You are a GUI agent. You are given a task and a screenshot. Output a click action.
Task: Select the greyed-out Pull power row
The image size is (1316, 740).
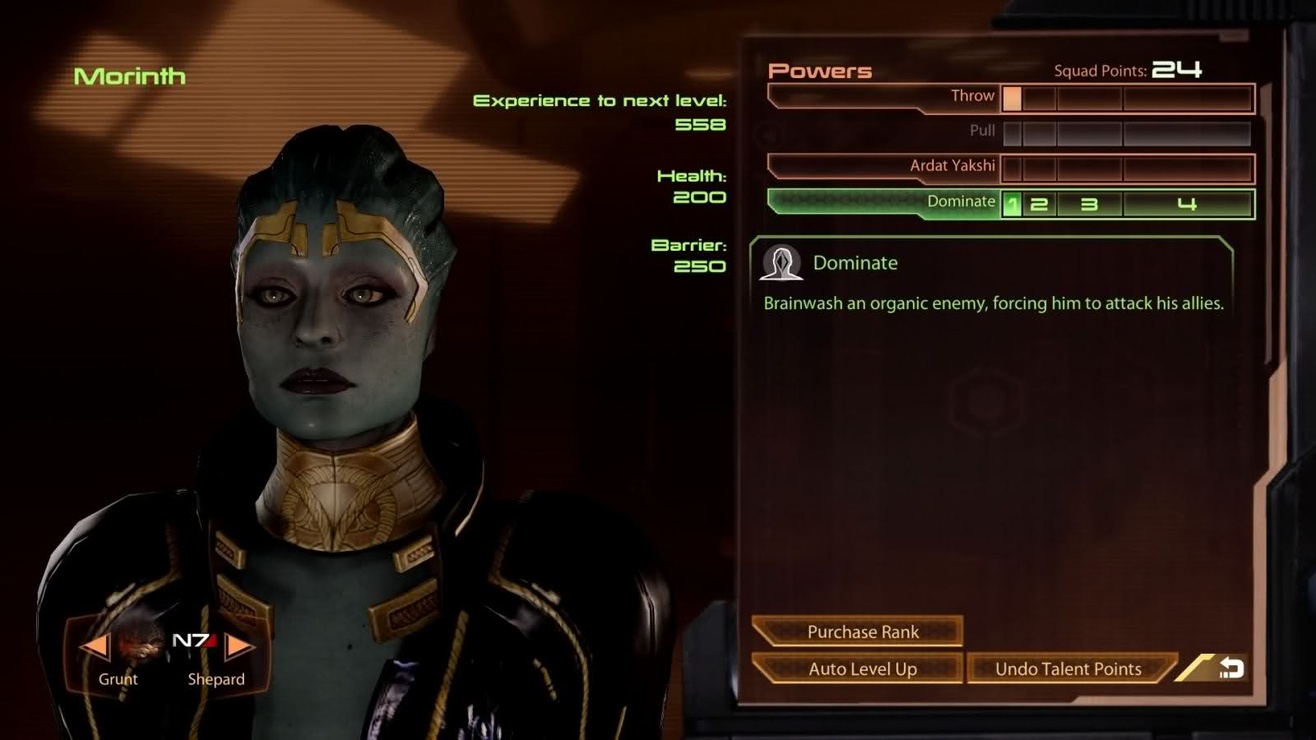point(884,132)
